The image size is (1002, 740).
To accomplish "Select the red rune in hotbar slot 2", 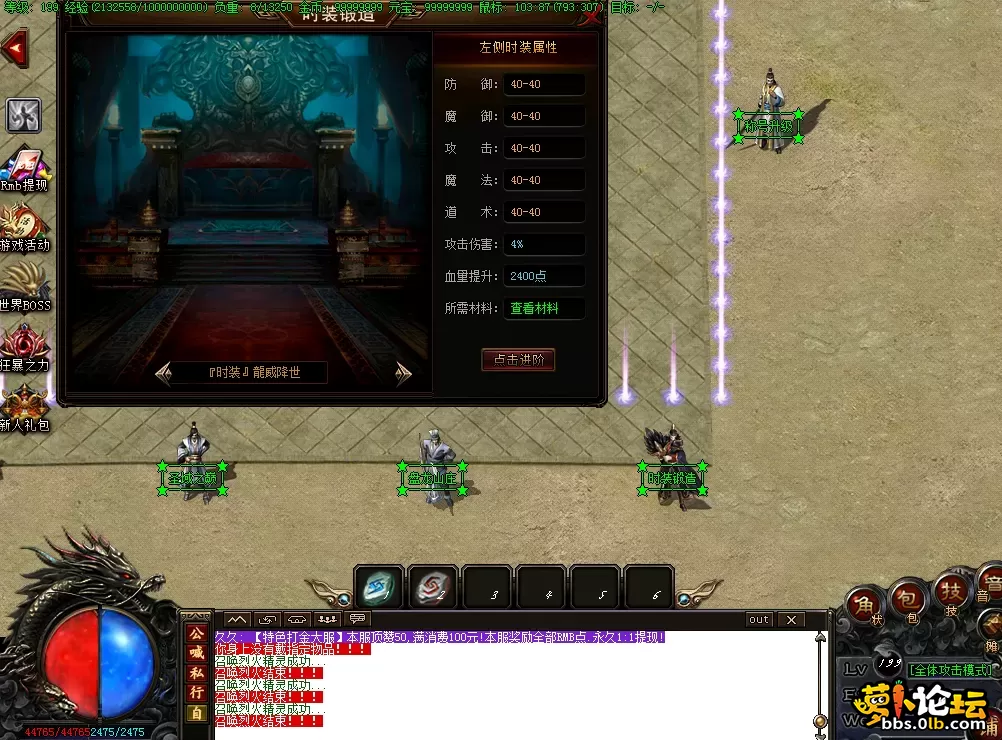I will coord(433,586).
